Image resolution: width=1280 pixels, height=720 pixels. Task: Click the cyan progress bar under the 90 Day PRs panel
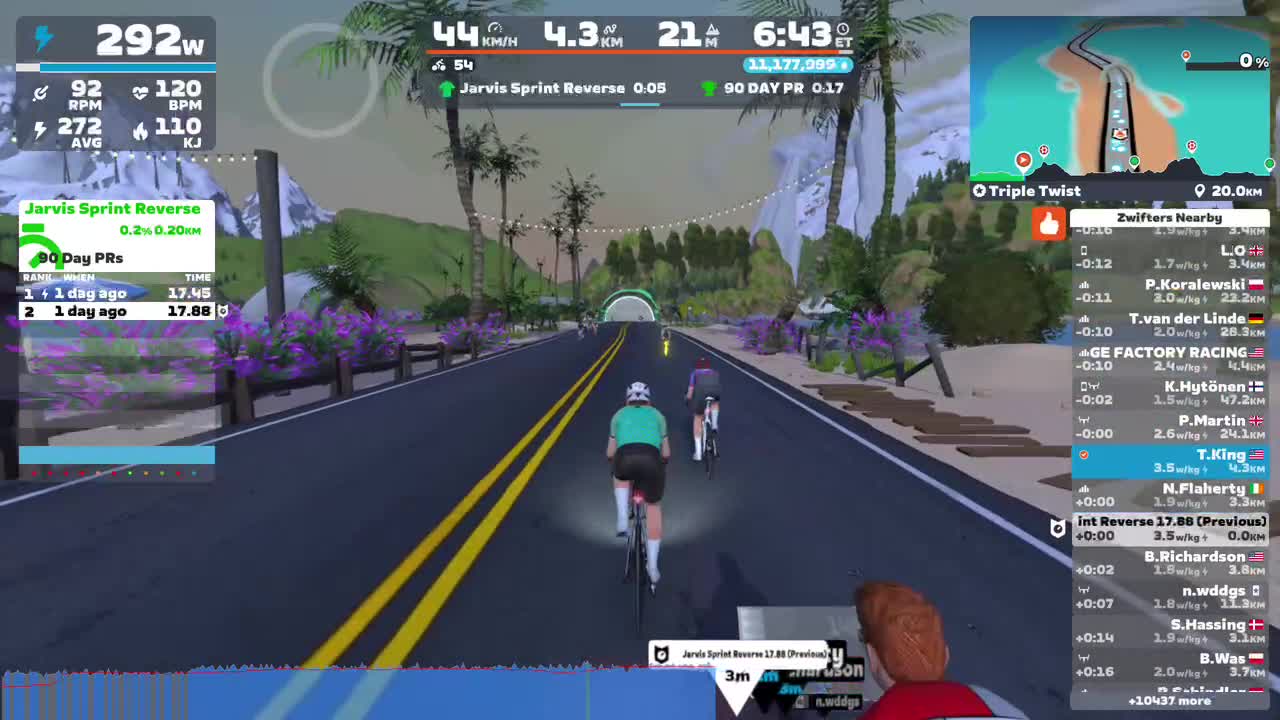pyautogui.click(x=116, y=454)
